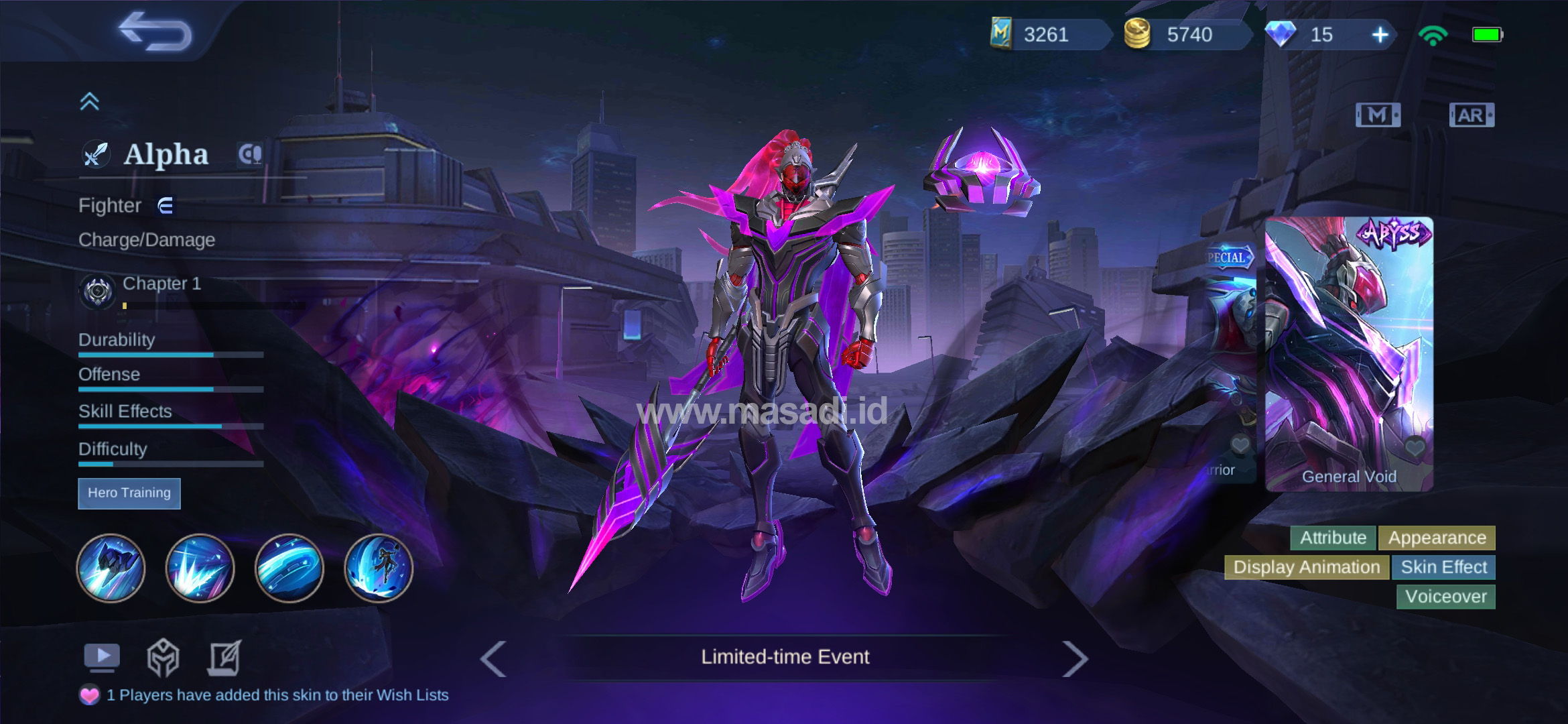Click the Hero Training button
1568x724 pixels.
(x=129, y=493)
